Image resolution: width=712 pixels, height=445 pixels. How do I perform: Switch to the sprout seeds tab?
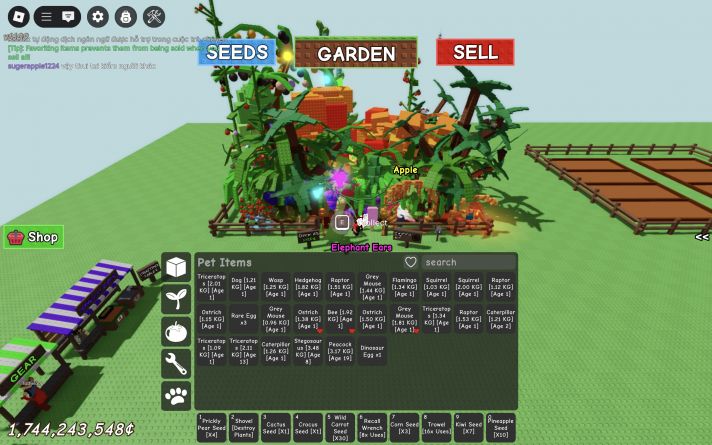pos(176,298)
